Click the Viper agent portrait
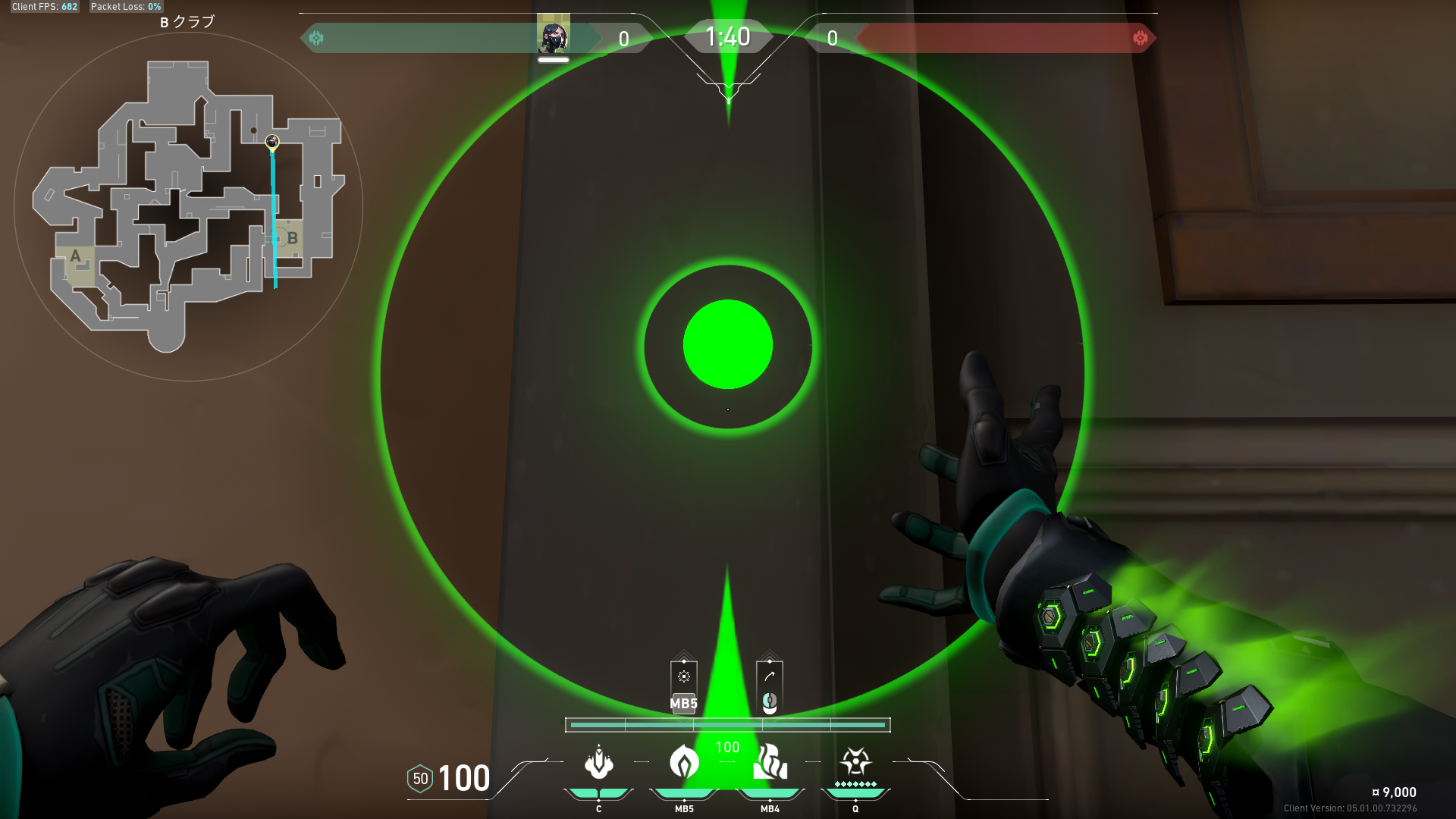Image resolution: width=1456 pixels, height=819 pixels. pos(553,36)
